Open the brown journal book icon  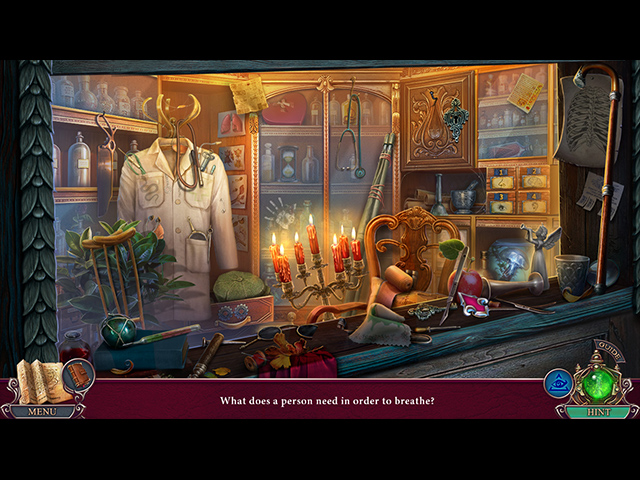pos(79,376)
